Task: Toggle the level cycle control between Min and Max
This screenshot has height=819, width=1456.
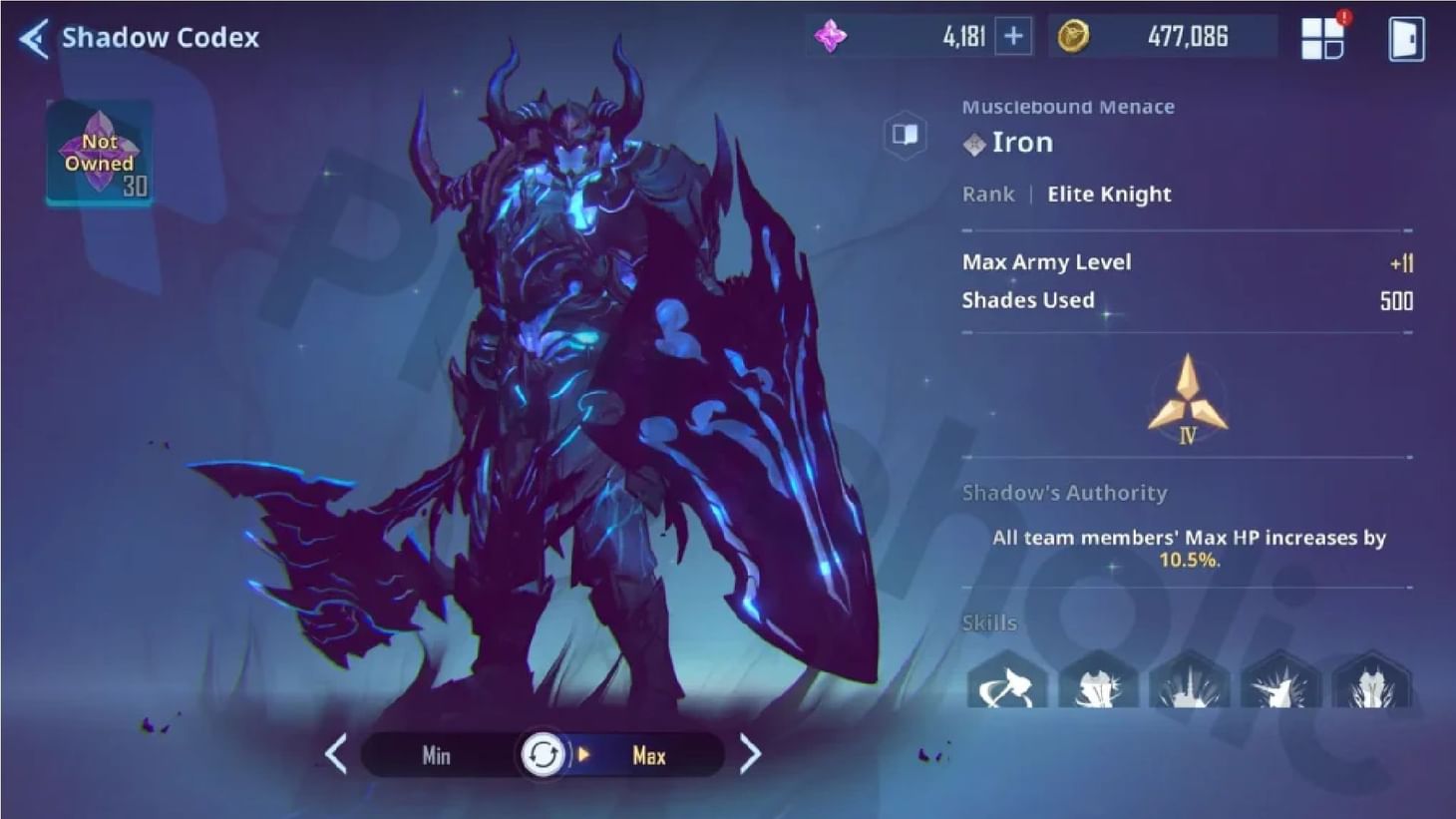Action: (544, 755)
